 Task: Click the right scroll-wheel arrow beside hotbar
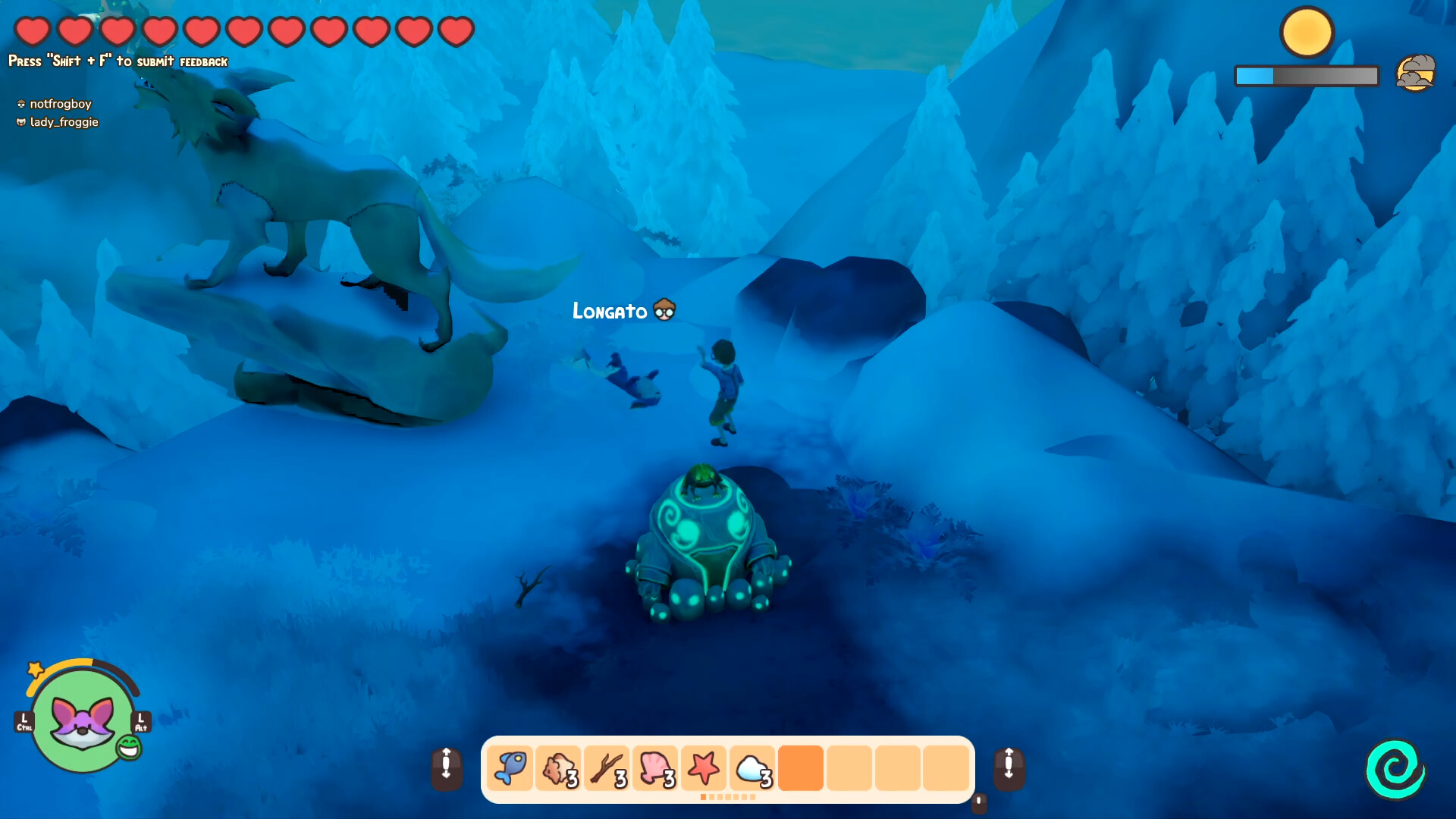click(x=1009, y=768)
